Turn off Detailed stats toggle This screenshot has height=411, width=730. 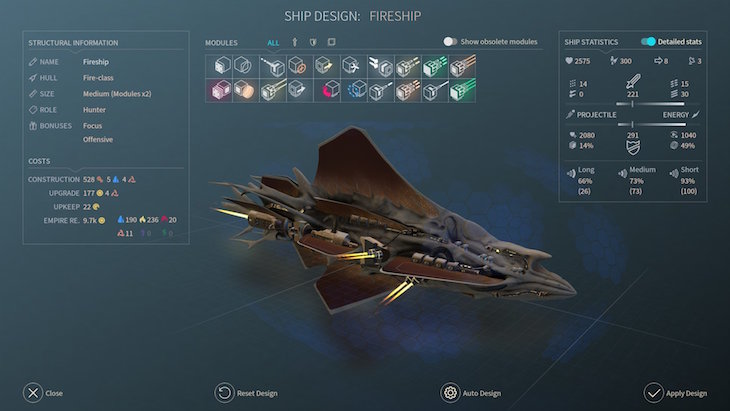[x=648, y=42]
